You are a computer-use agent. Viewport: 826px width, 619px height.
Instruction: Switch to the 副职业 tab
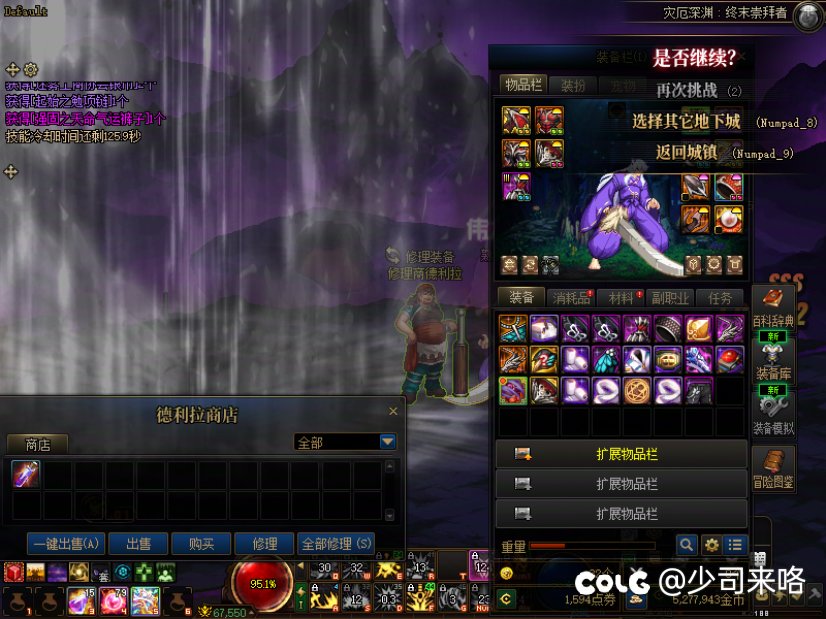(670, 298)
